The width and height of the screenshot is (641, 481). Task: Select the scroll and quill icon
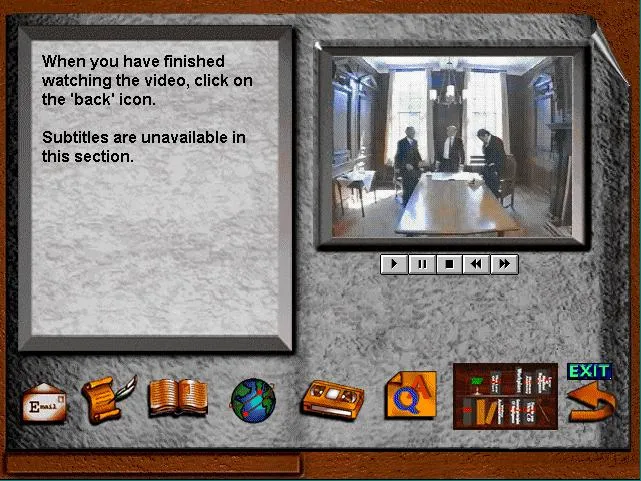(107, 399)
